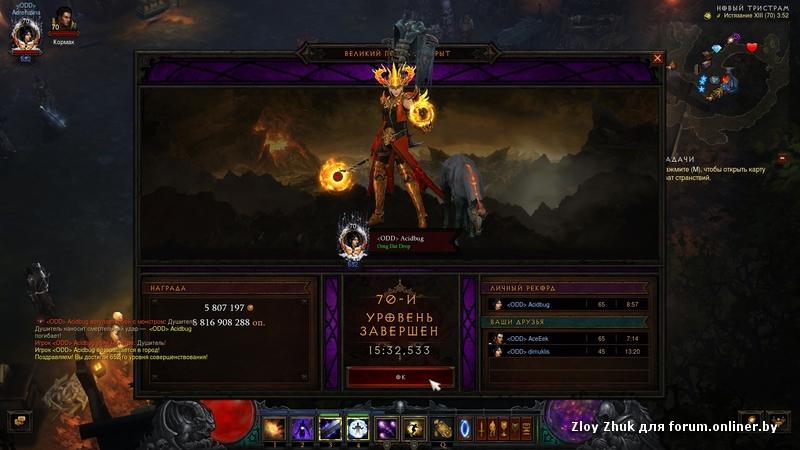Confirm the rift results with the OK button
Screen dimensions: 800x450
click(x=400, y=377)
